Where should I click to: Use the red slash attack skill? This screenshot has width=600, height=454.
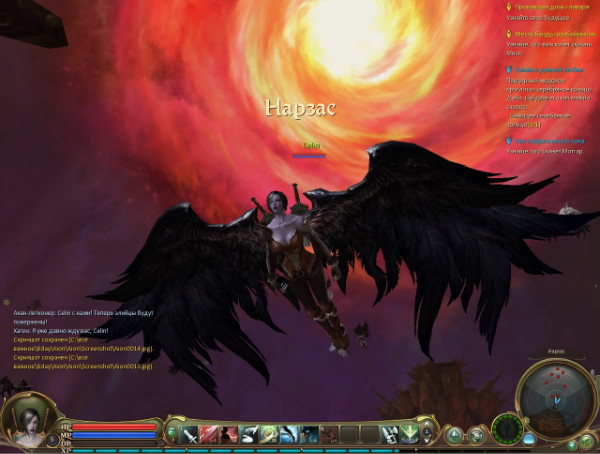209,434
